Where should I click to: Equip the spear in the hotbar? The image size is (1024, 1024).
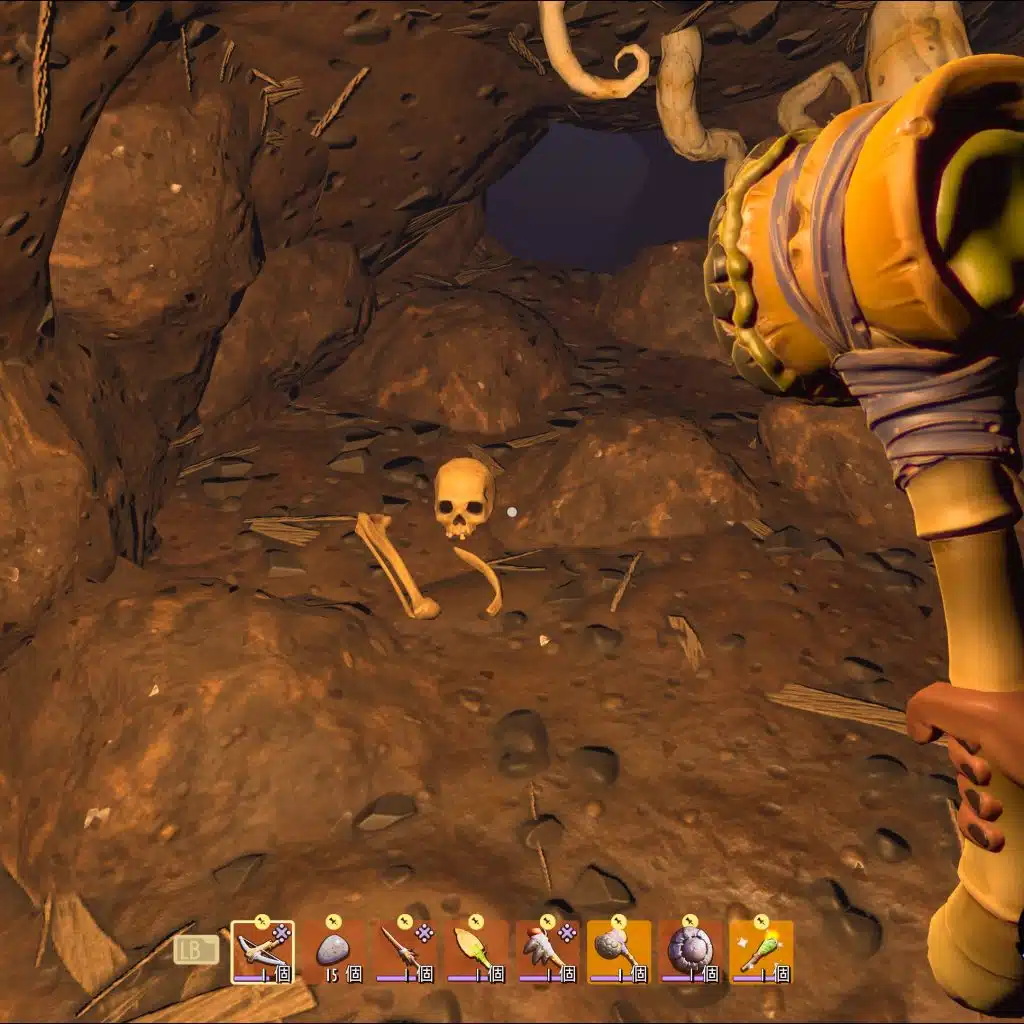click(404, 951)
